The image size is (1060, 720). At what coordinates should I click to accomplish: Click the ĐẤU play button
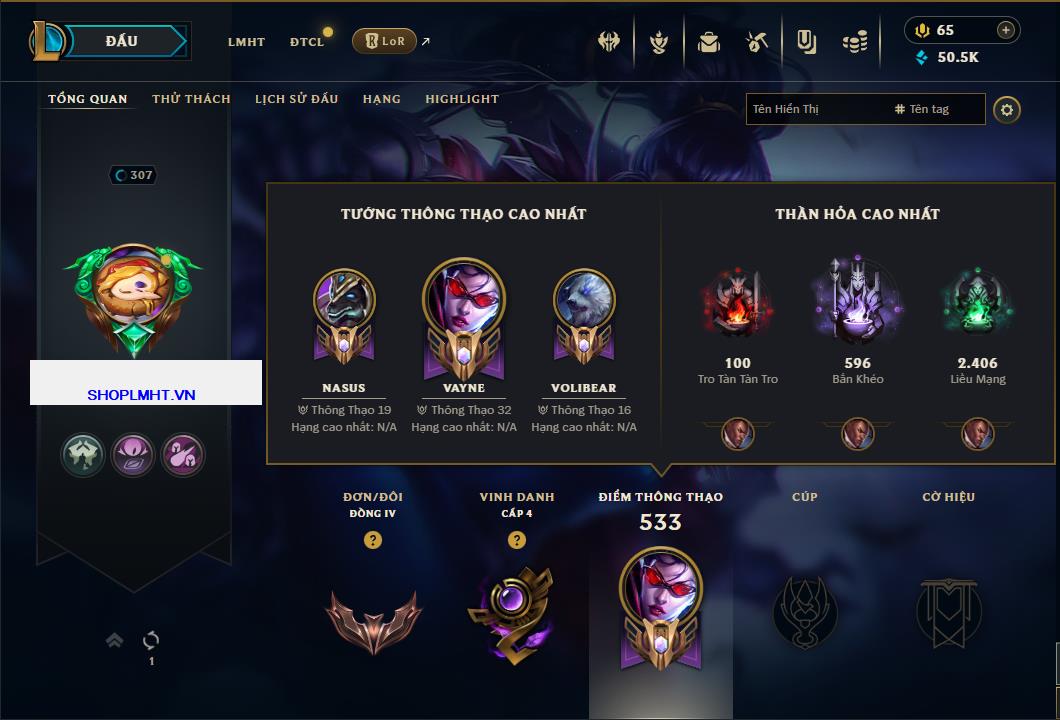click(x=122, y=41)
